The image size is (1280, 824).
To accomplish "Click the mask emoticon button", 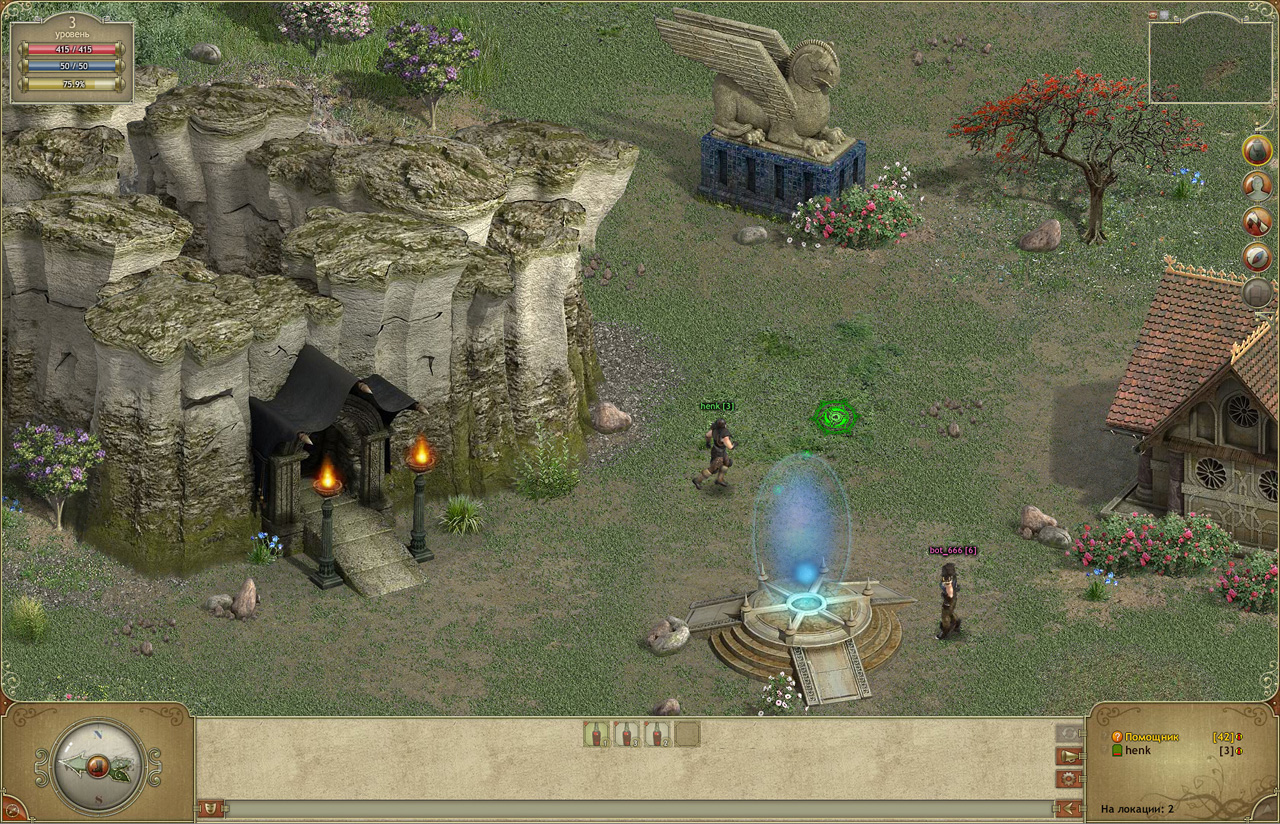I will point(211,808).
